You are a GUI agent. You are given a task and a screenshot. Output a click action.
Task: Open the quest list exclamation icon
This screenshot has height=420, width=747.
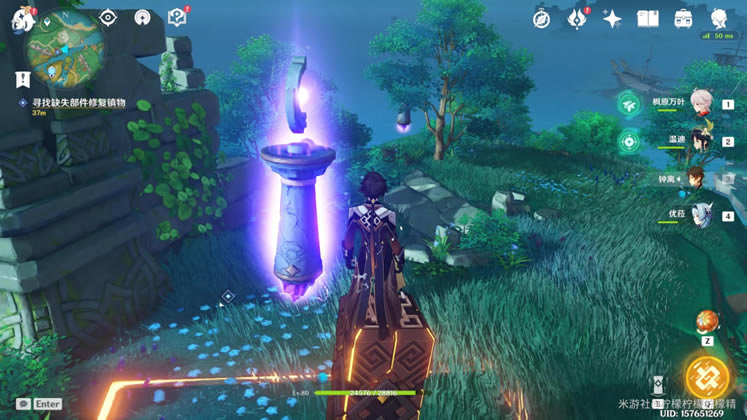pyautogui.click(x=22, y=77)
